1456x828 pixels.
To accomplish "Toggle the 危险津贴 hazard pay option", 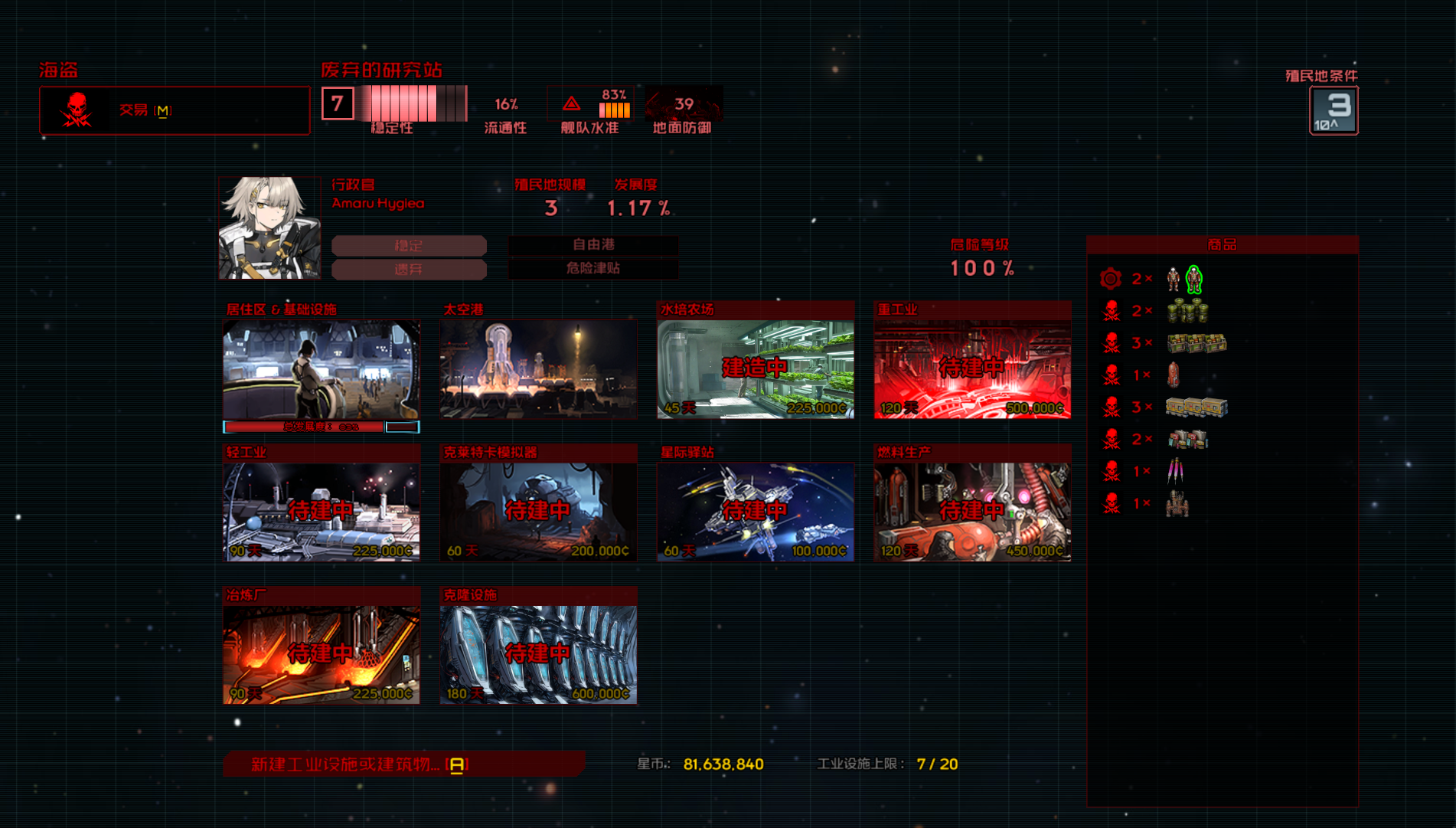I will 593,268.
